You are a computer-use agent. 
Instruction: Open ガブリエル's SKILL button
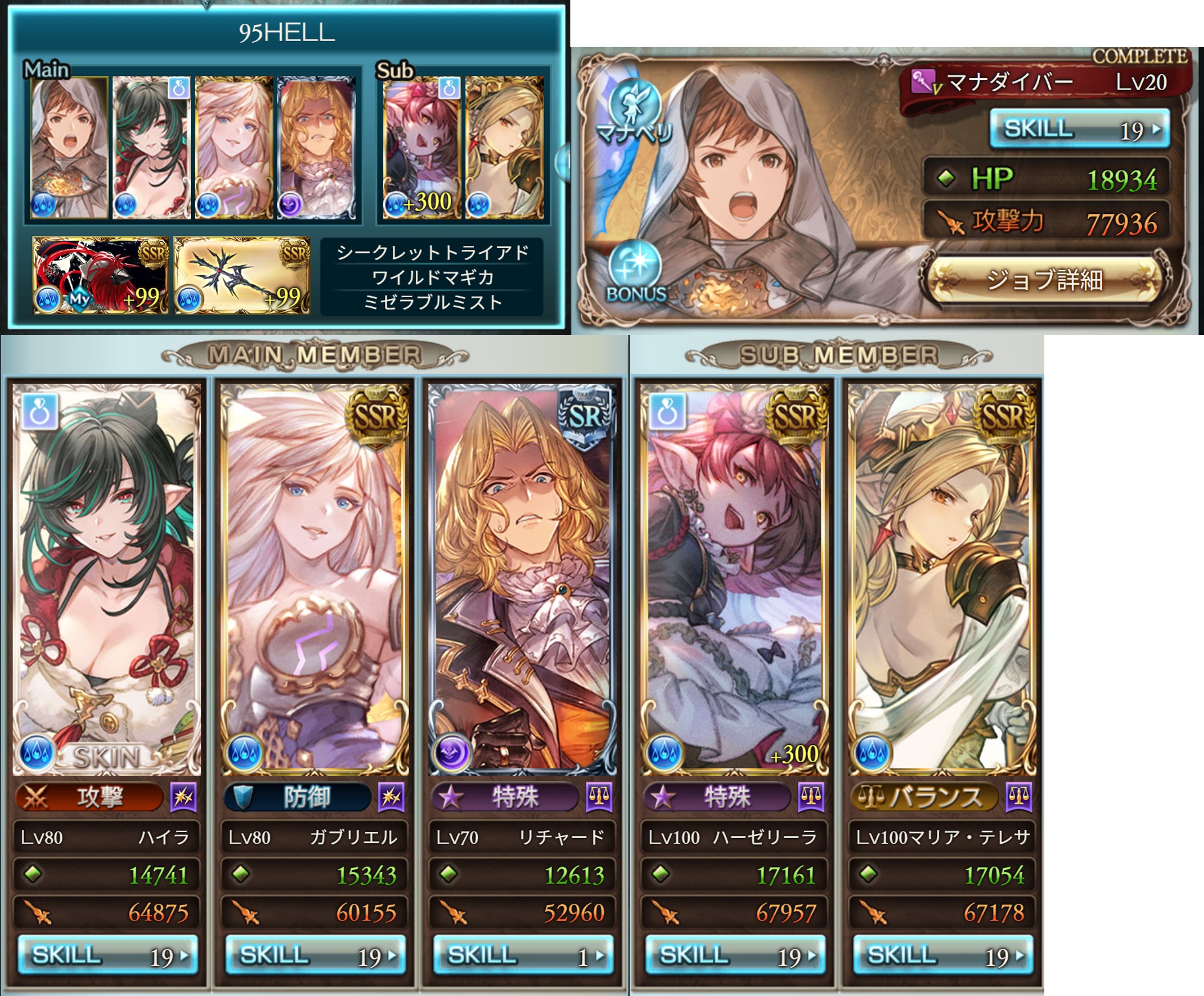(x=315, y=955)
